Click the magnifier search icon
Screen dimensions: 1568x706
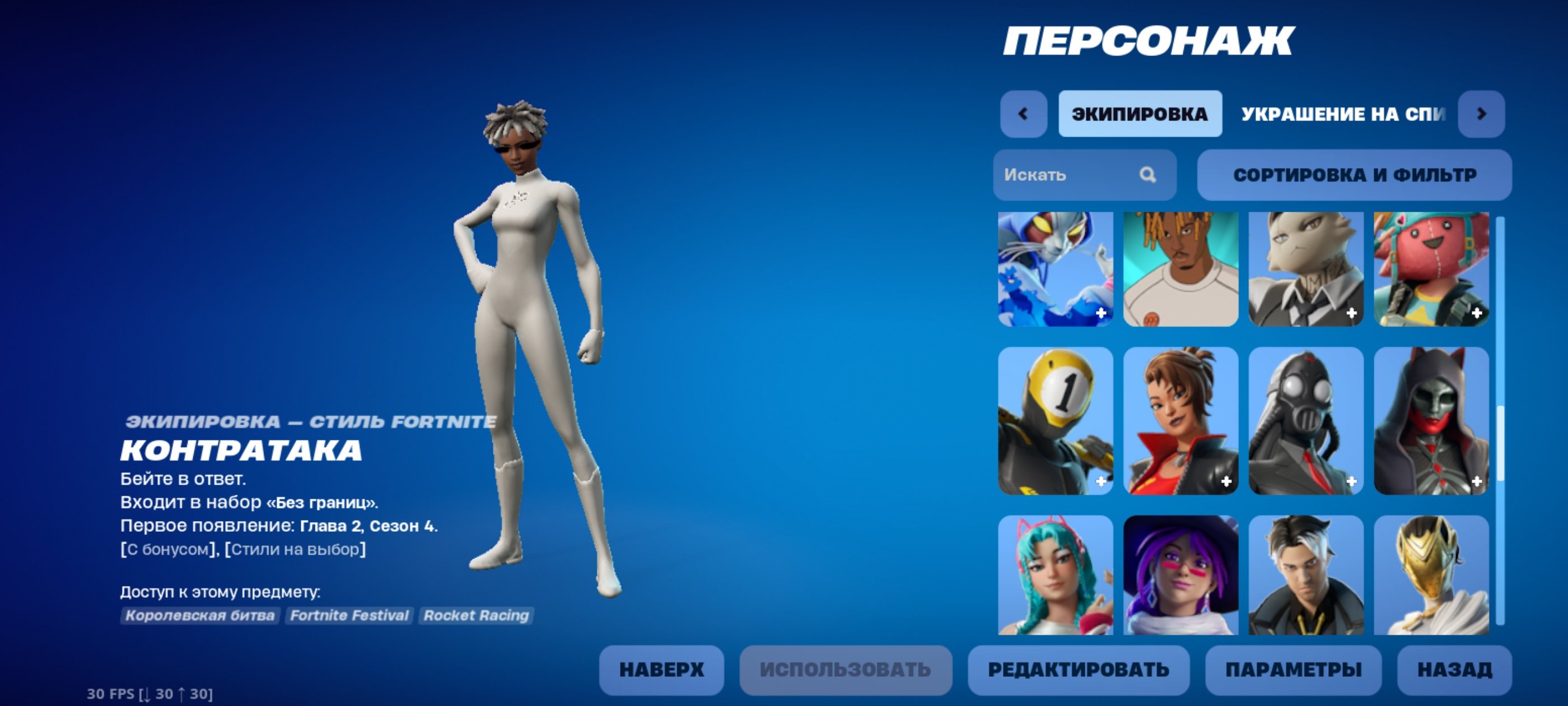pyautogui.click(x=1147, y=175)
